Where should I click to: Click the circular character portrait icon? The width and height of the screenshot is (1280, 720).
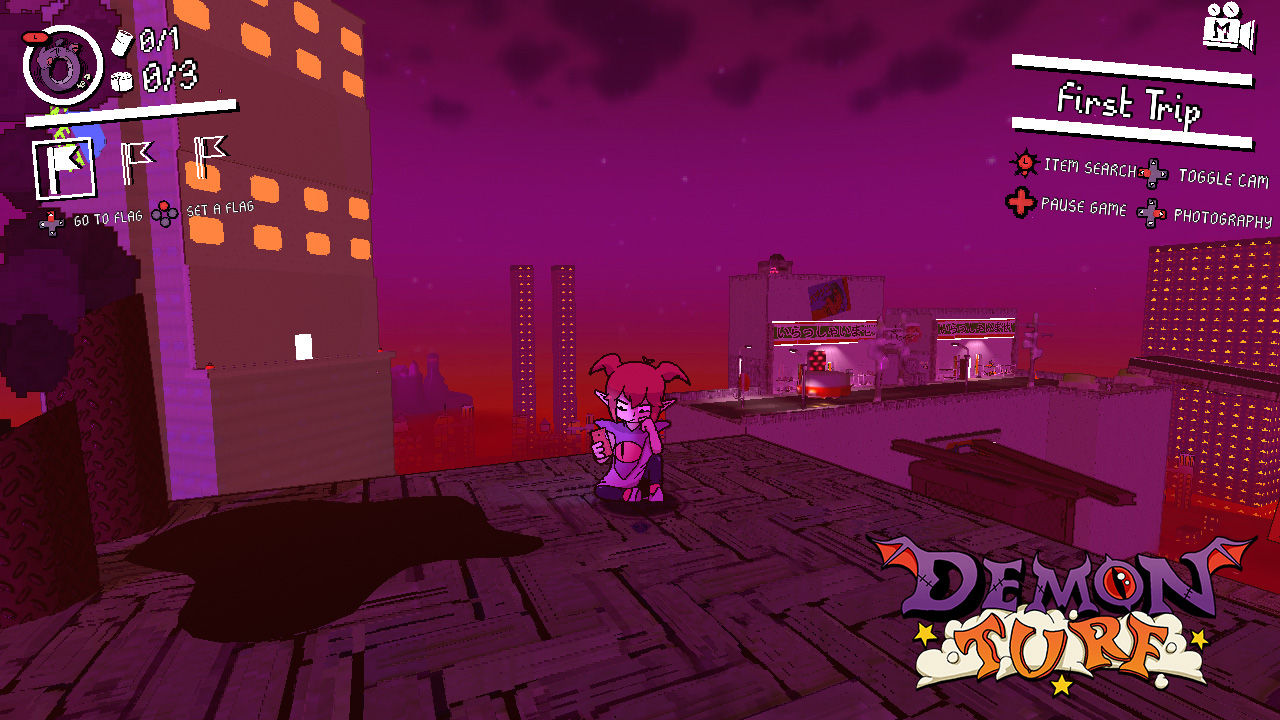pyautogui.click(x=61, y=66)
